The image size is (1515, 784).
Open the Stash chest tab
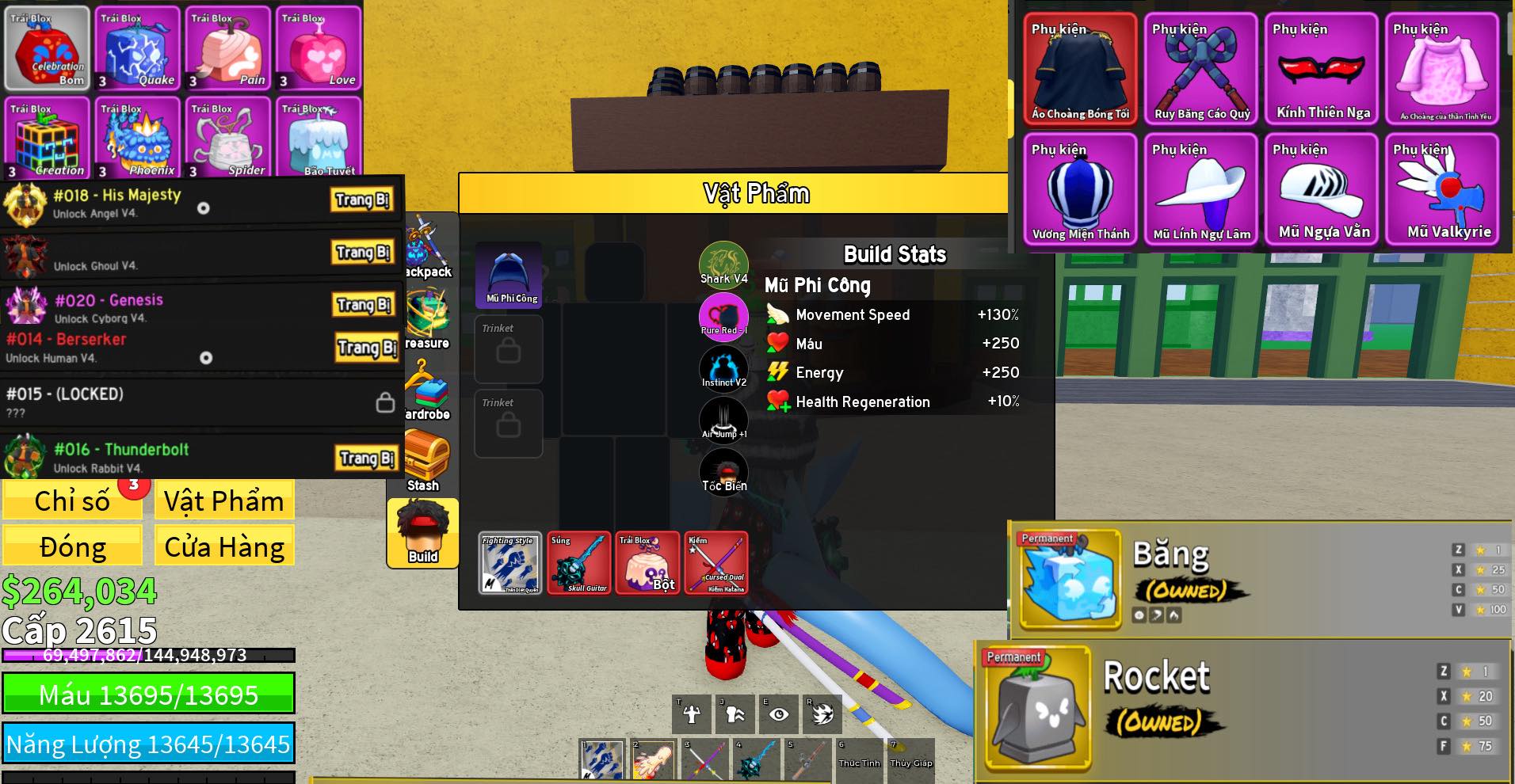coord(425,461)
